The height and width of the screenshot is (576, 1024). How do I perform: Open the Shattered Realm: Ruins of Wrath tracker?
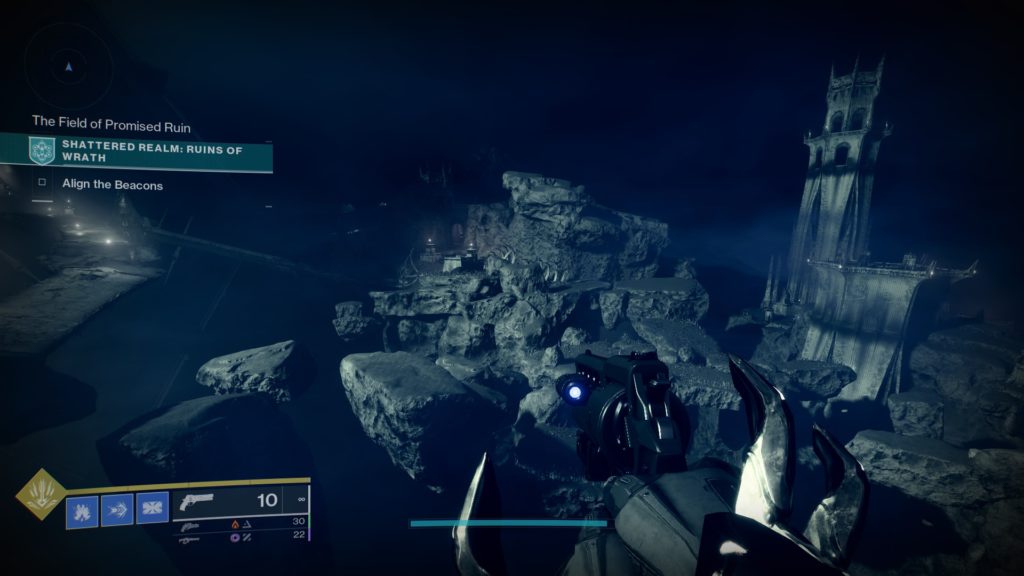pos(150,151)
